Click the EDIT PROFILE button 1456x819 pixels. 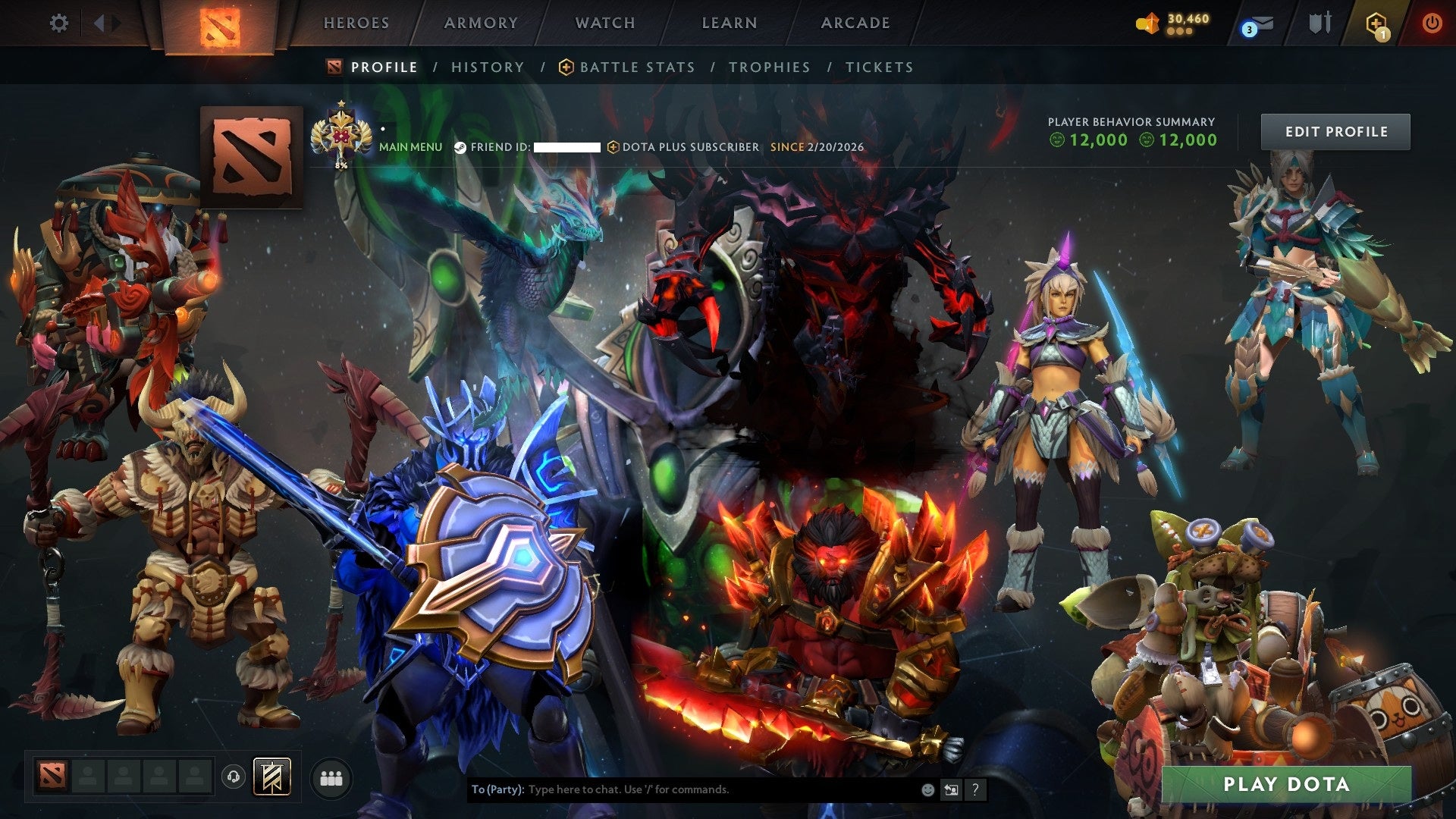pos(1335,131)
